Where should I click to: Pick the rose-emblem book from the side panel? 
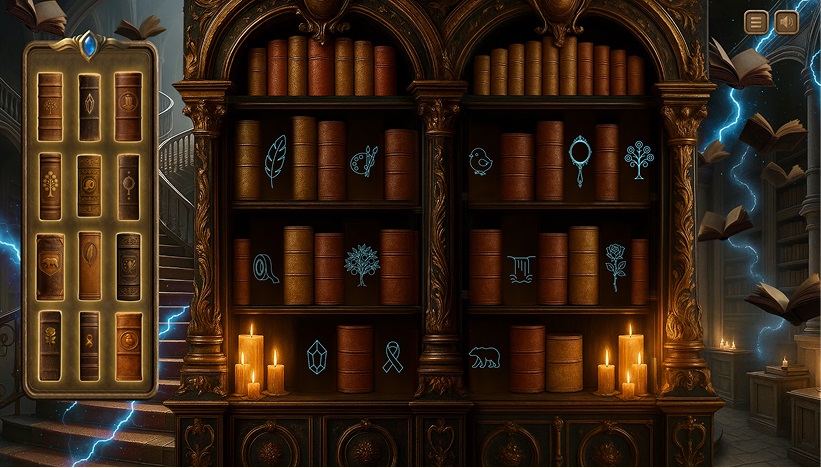[x=50, y=345]
